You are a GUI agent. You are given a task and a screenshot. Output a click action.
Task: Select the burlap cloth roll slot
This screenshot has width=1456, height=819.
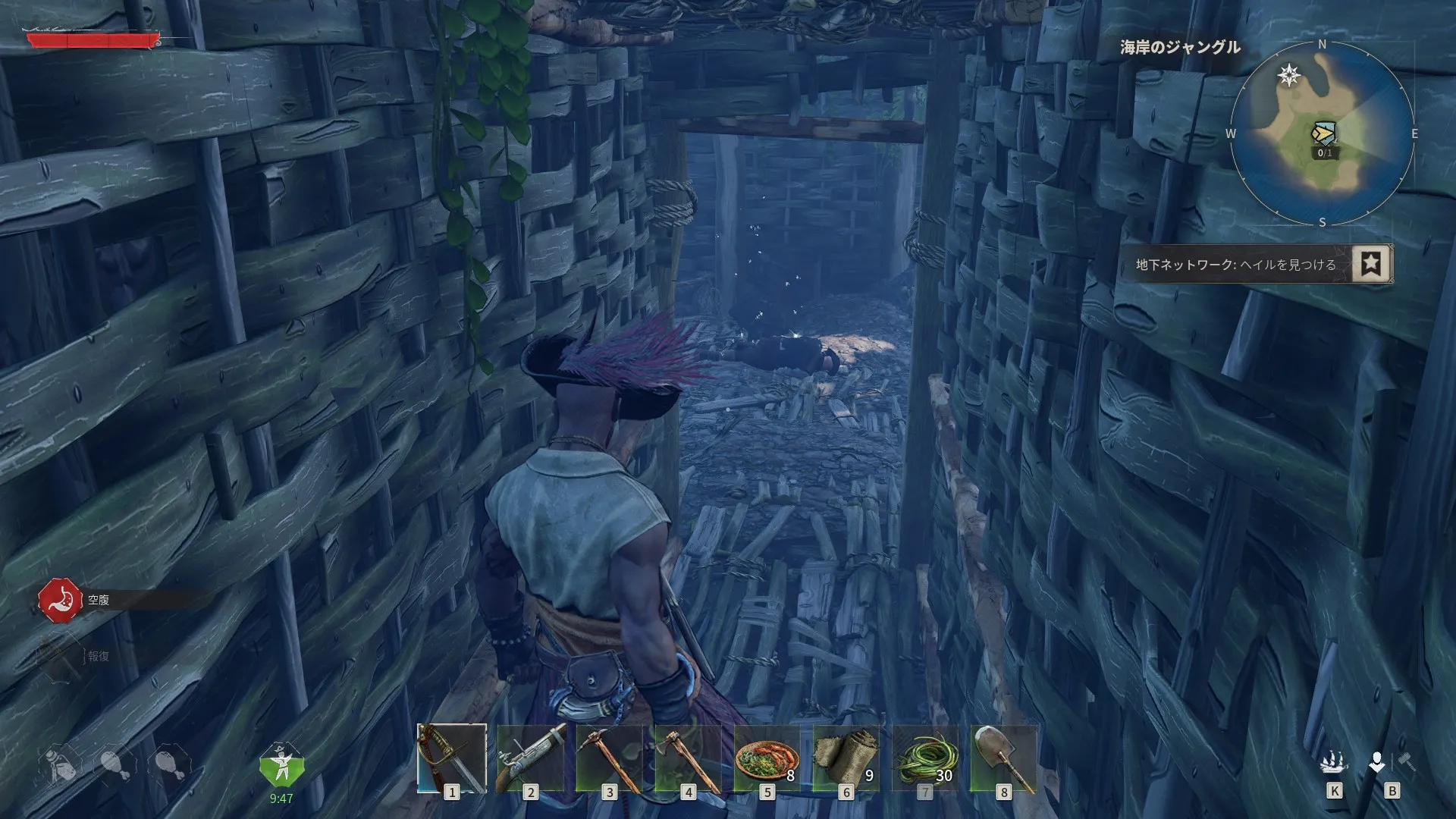point(846,758)
